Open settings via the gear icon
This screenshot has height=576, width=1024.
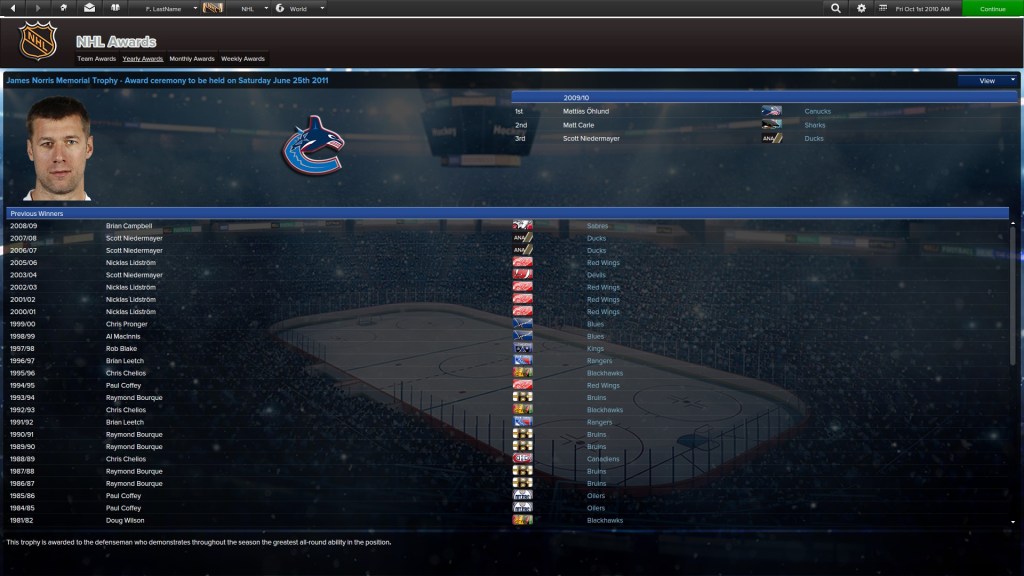pyautogui.click(x=862, y=8)
